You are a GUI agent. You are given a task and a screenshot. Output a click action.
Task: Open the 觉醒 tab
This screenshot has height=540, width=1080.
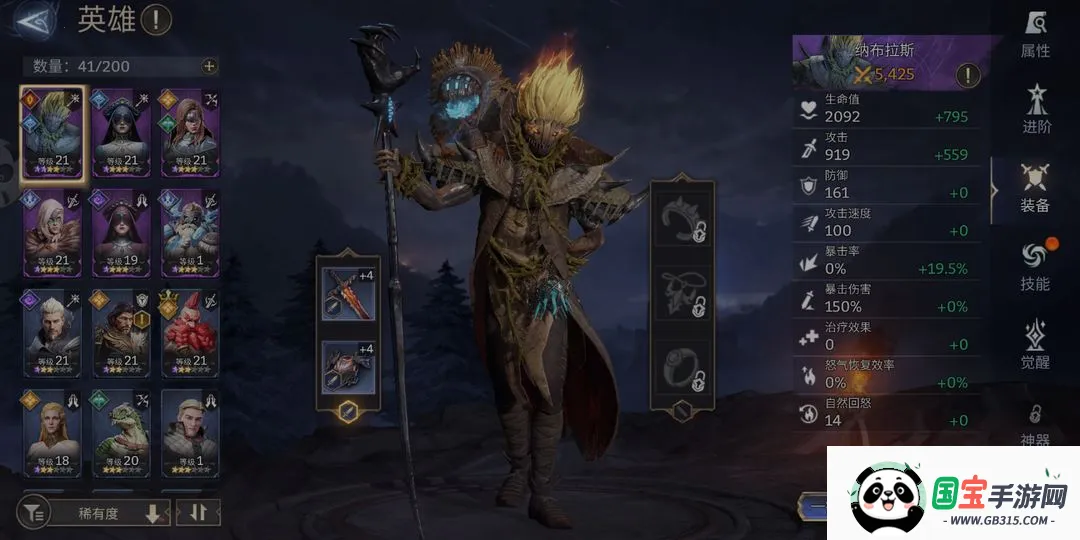coord(1035,345)
